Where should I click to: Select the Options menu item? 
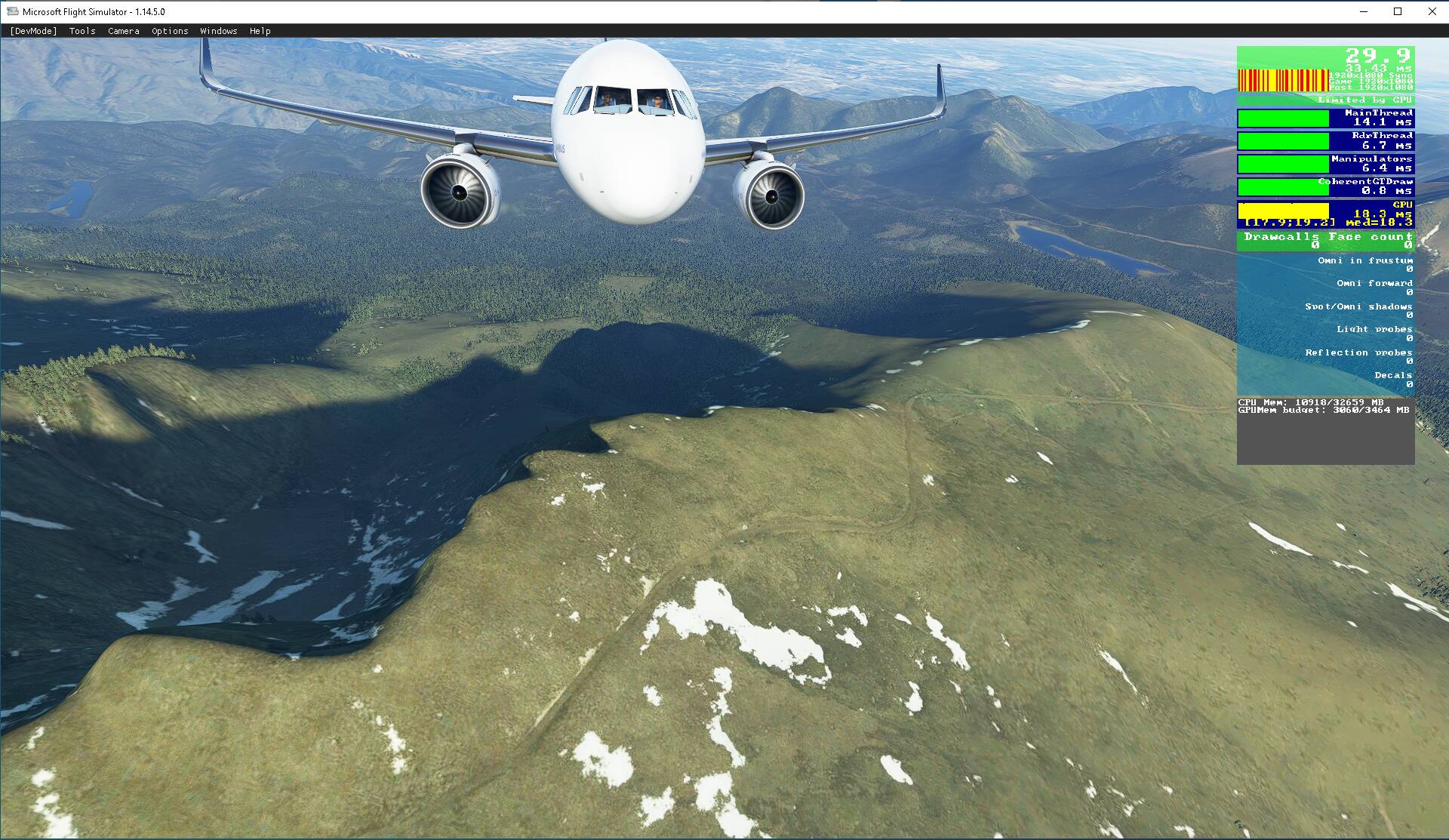click(169, 31)
